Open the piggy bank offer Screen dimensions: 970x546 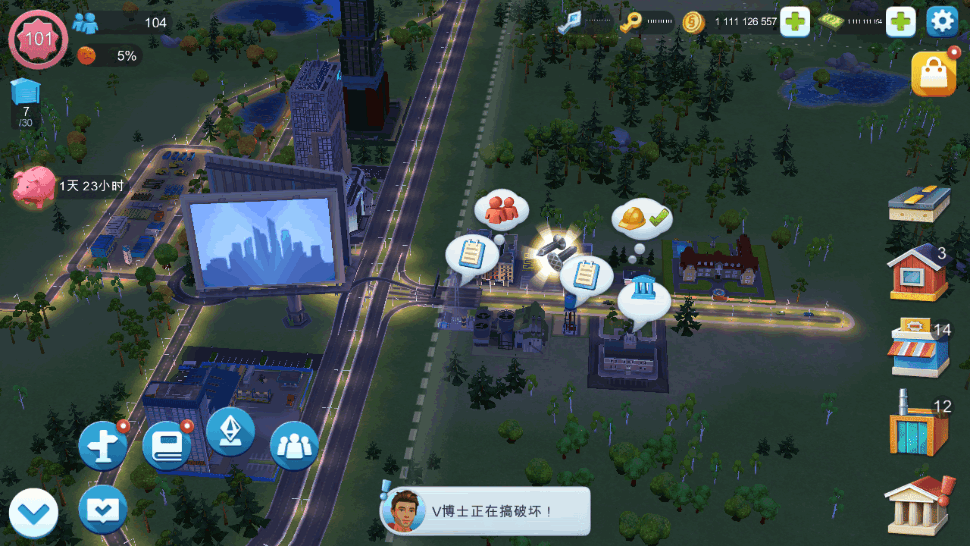point(36,185)
